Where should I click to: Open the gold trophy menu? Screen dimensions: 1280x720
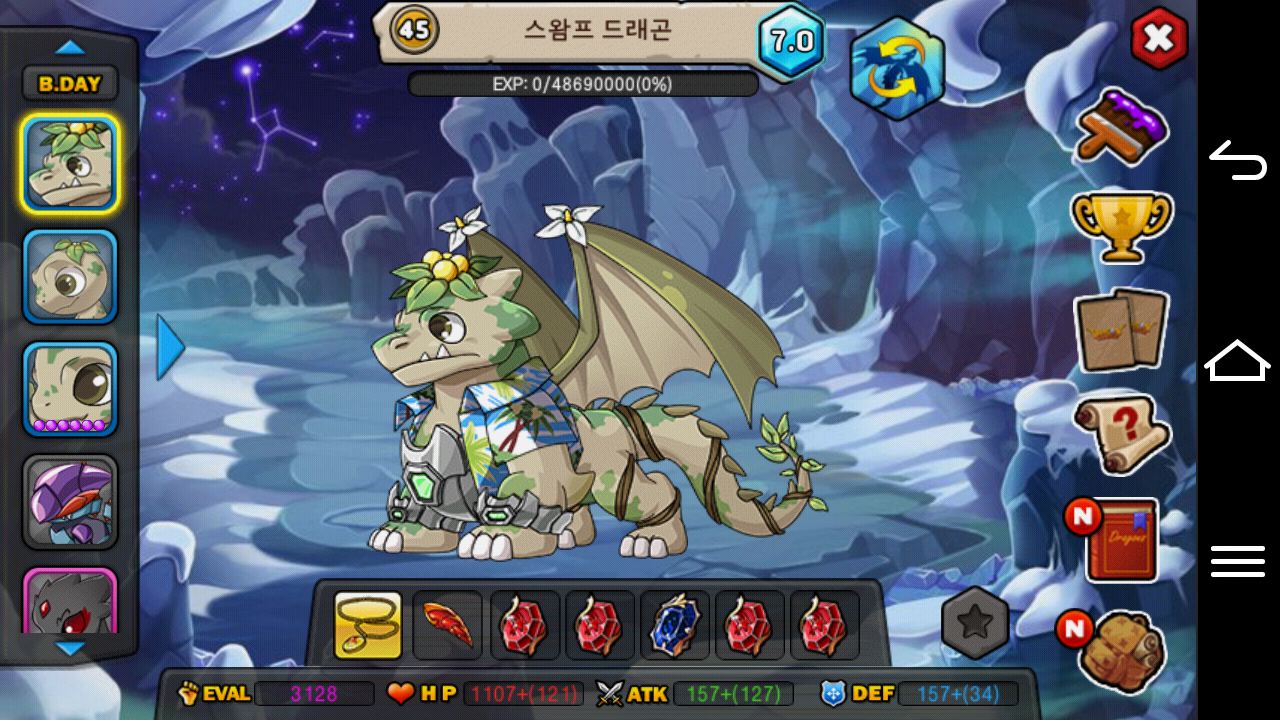(1121, 225)
